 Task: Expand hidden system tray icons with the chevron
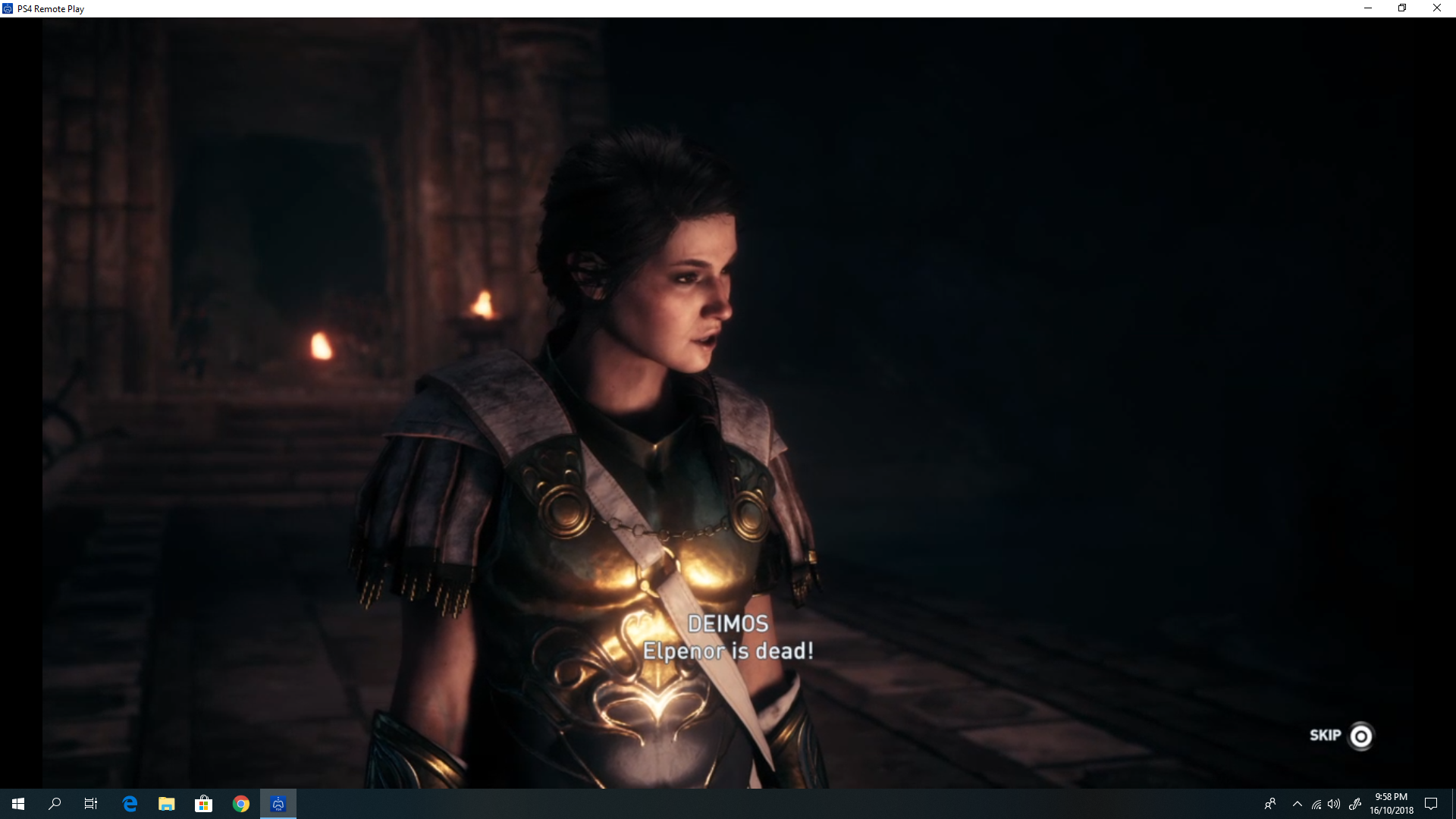tap(1298, 803)
